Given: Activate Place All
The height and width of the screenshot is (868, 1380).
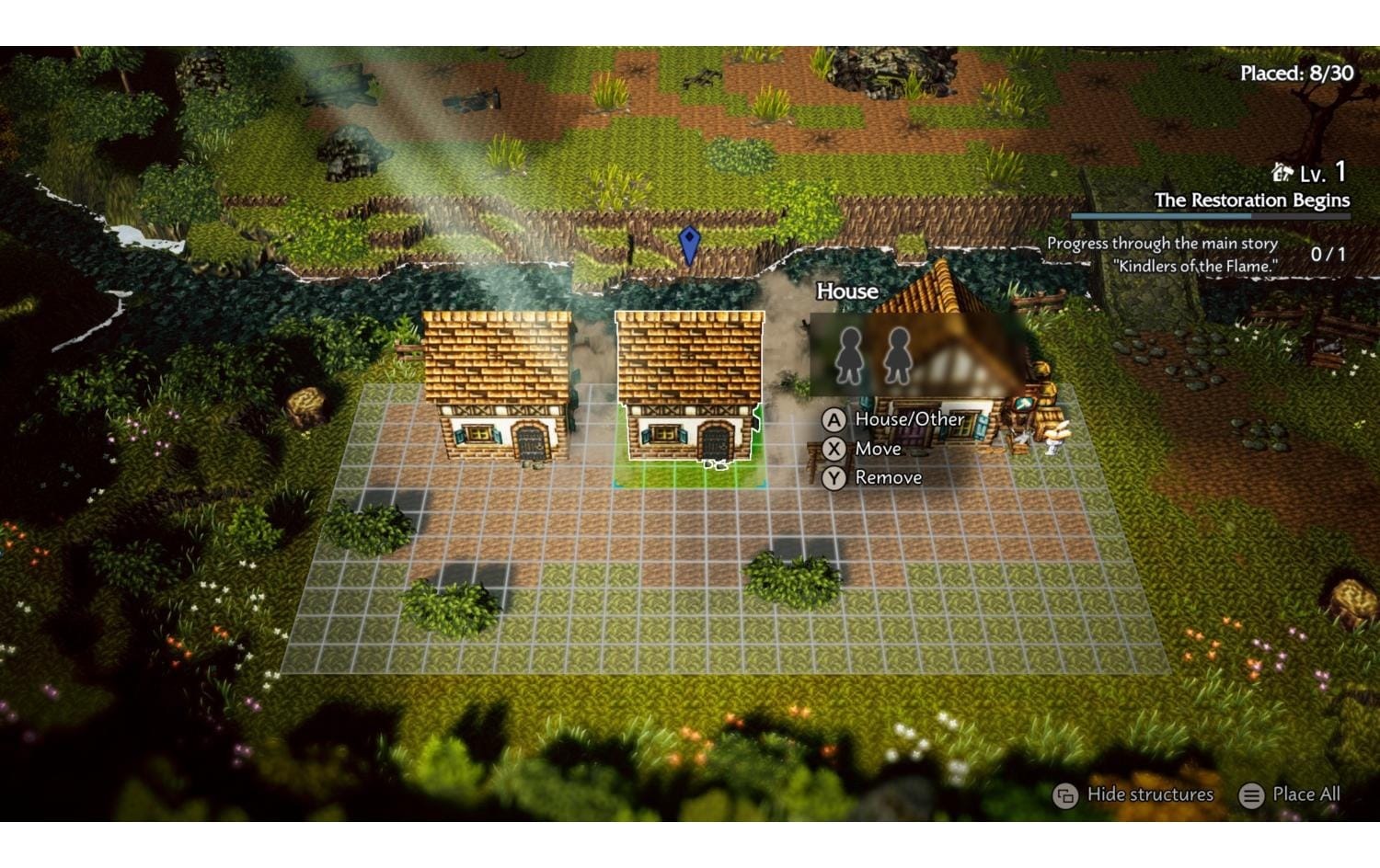Looking at the screenshot, I should point(1299,794).
